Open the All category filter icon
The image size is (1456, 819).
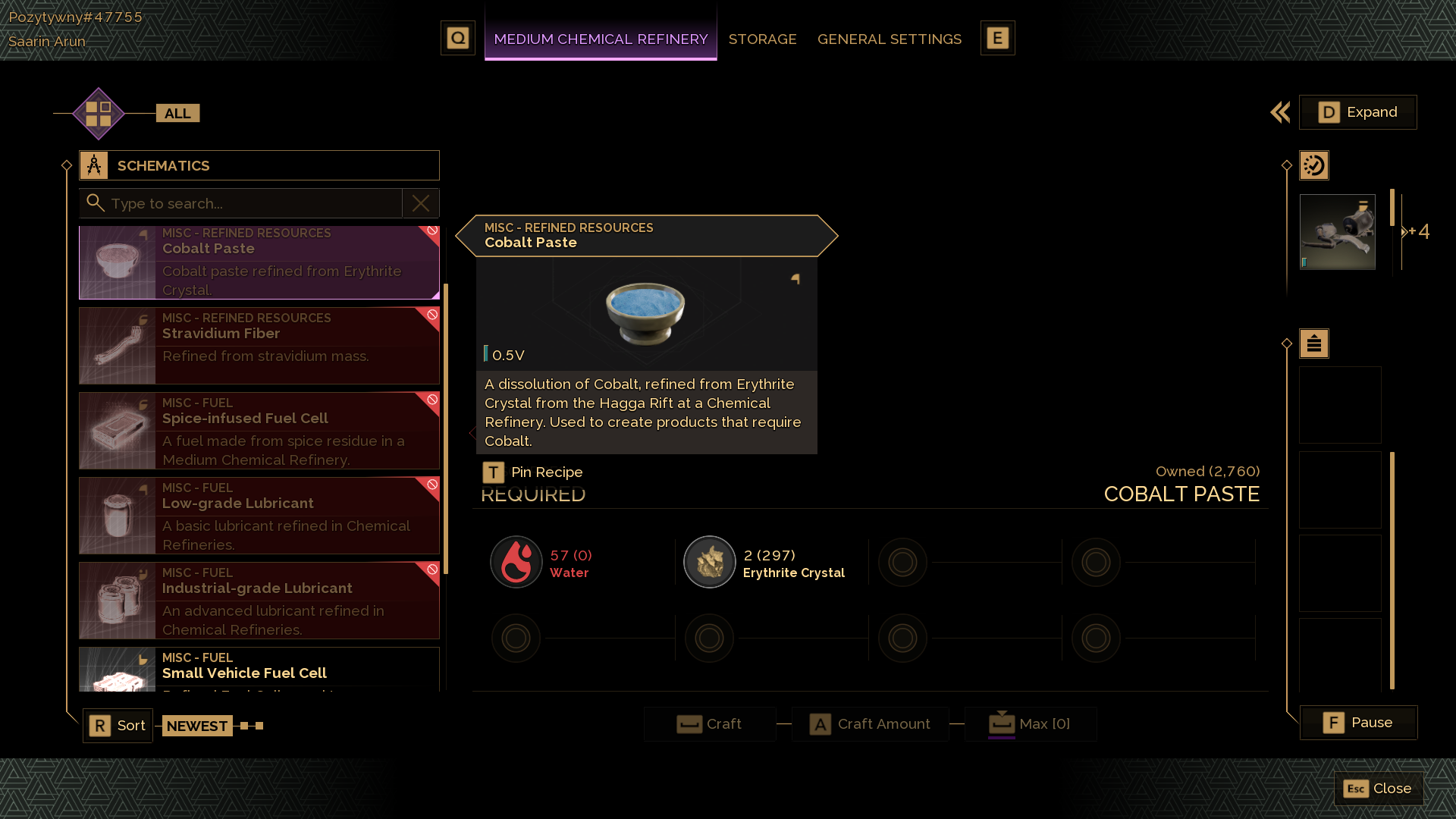[x=99, y=114]
